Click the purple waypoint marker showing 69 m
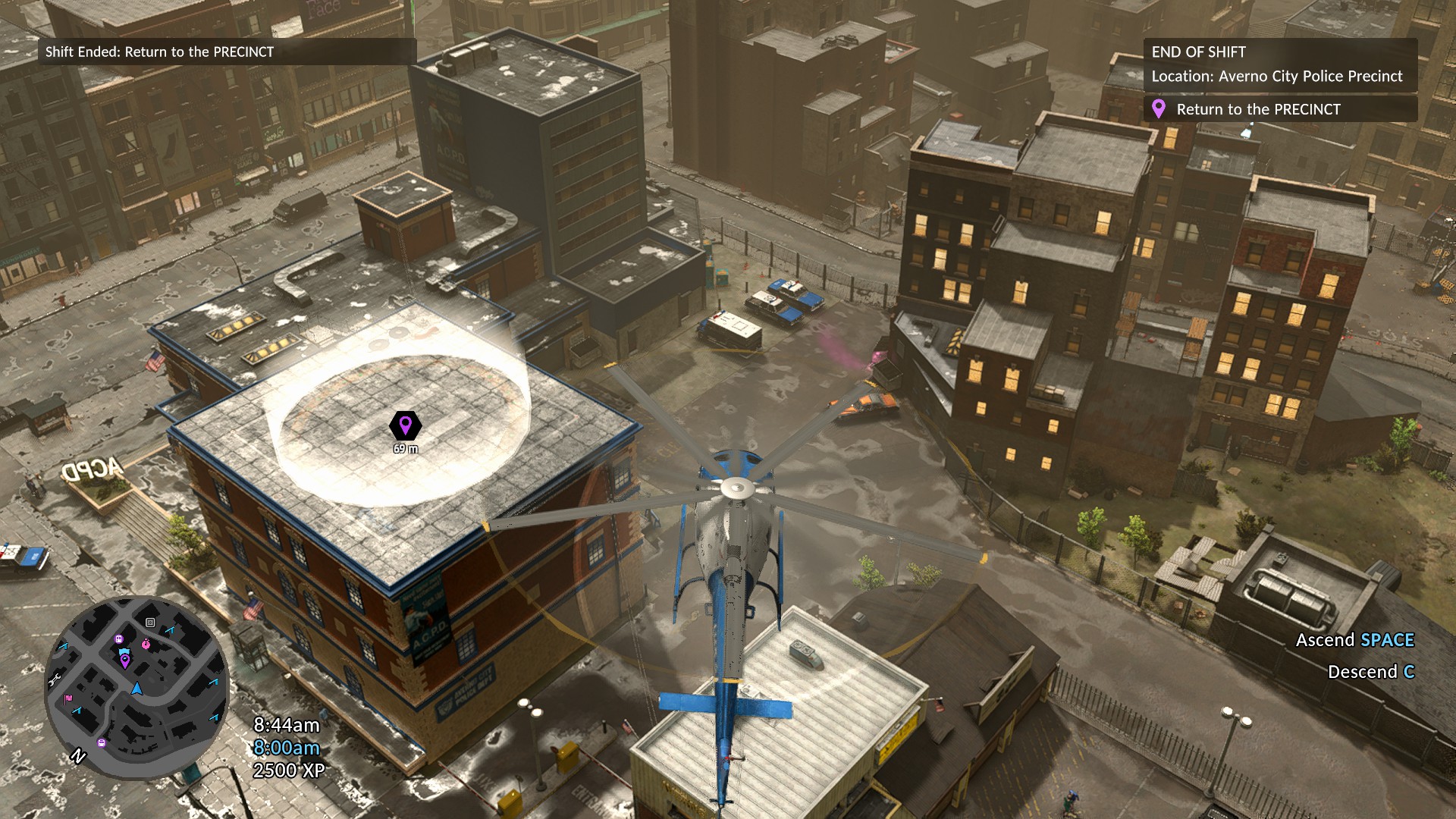 (405, 425)
